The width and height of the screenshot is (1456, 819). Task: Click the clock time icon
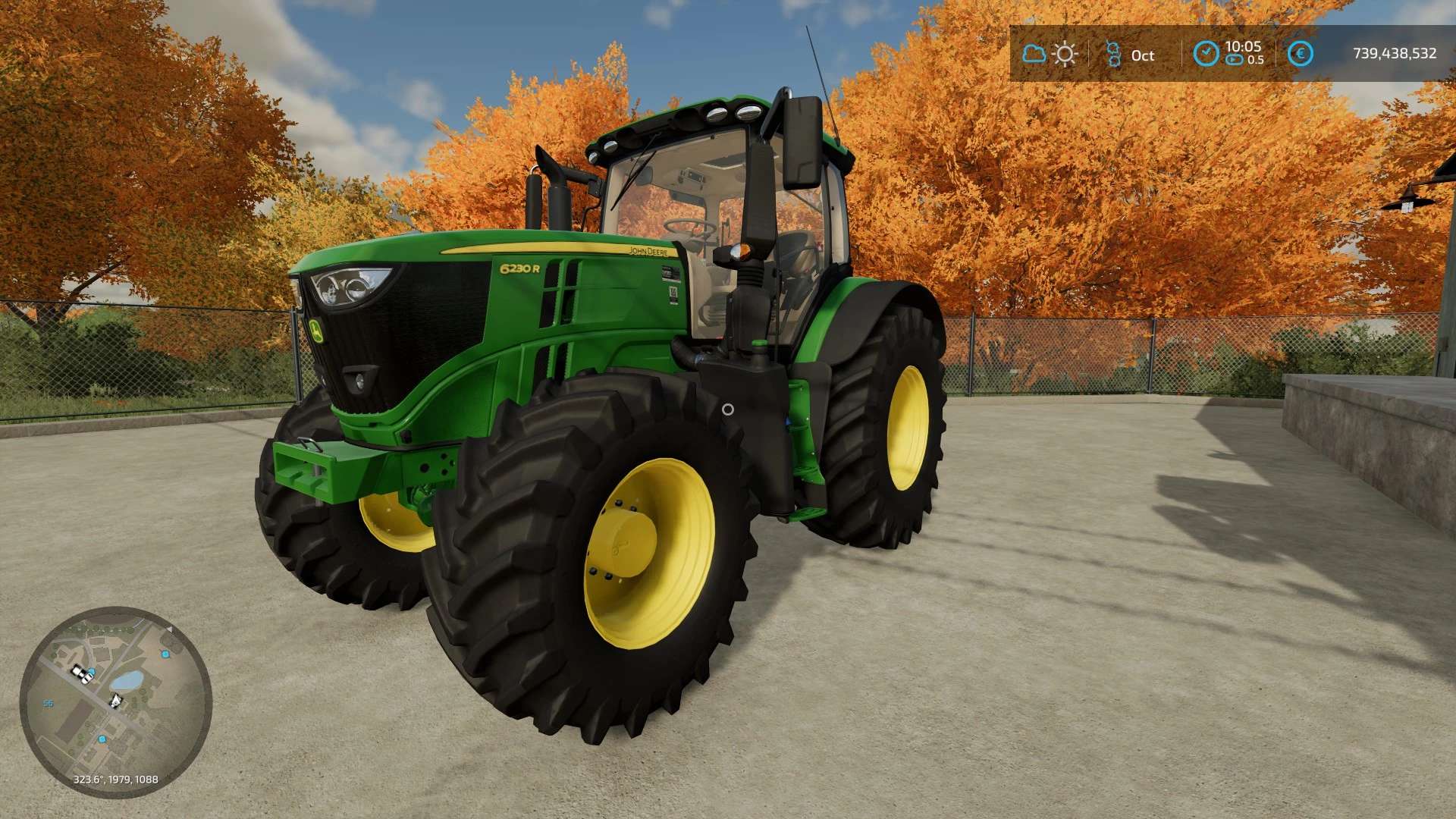[x=1206, y=53]
